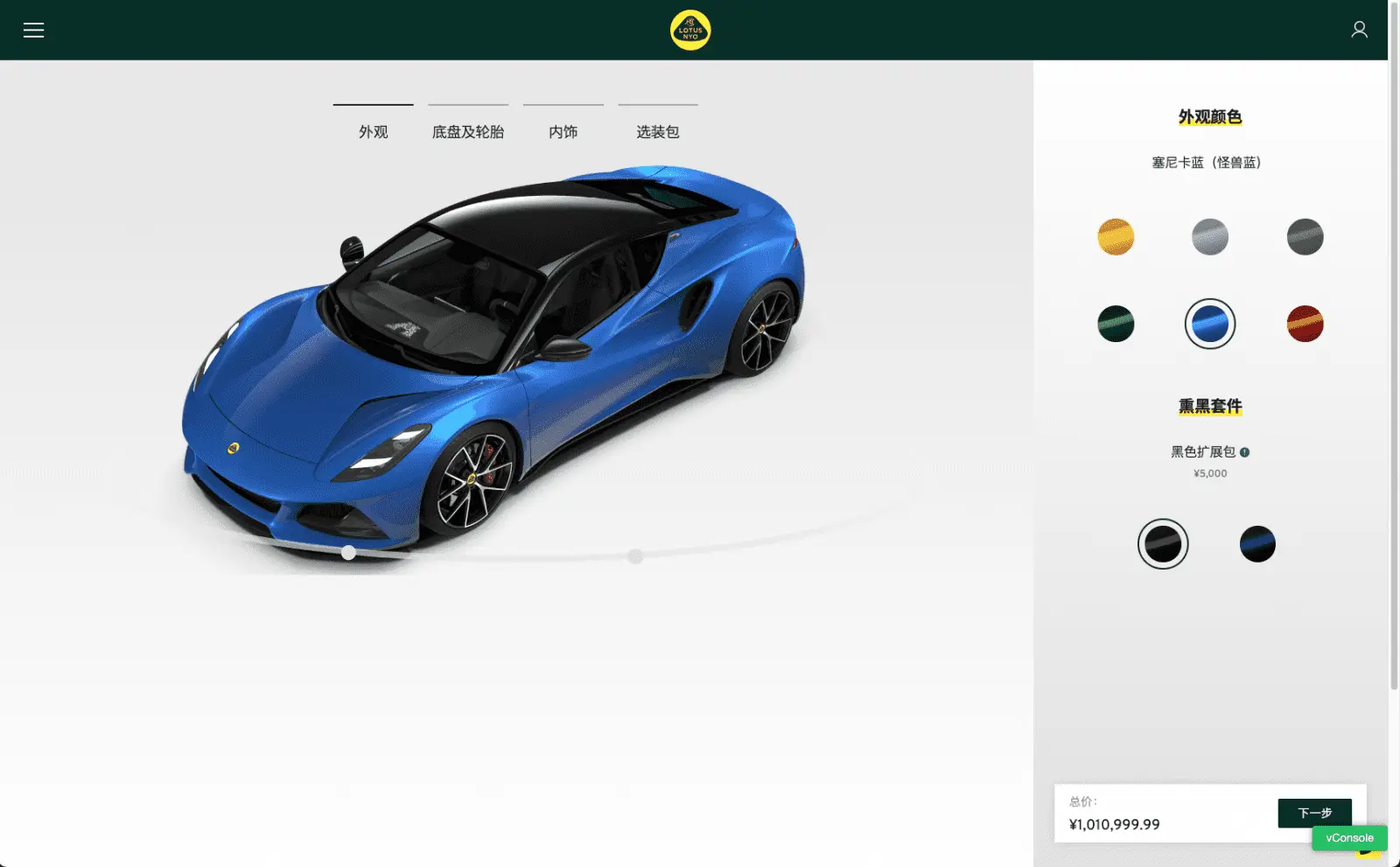This screenshot has height=867, width=1400.
Task: Click the Lotus logo
Action: [690, 31]
